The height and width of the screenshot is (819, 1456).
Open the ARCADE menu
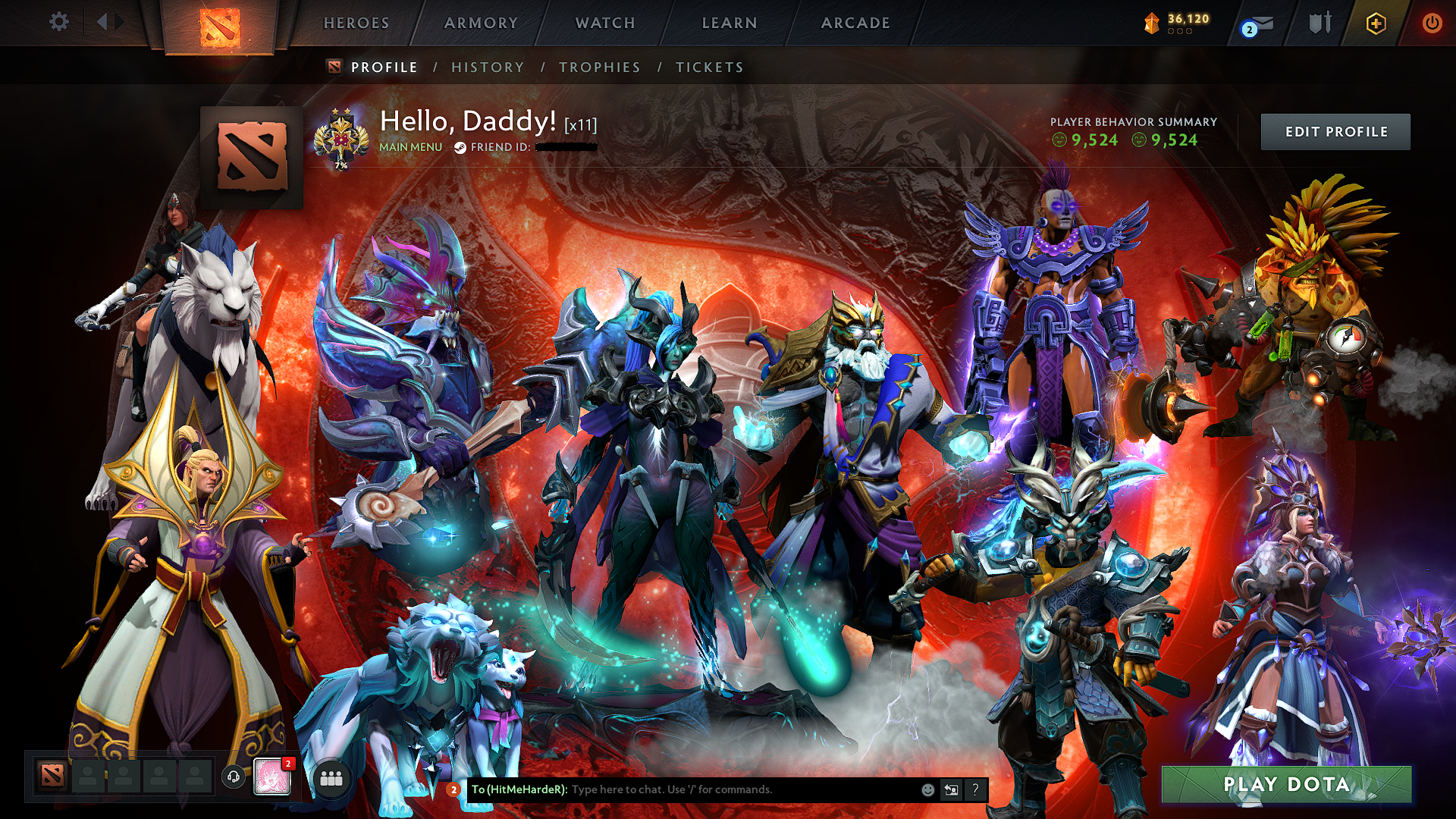pos(856,23)
